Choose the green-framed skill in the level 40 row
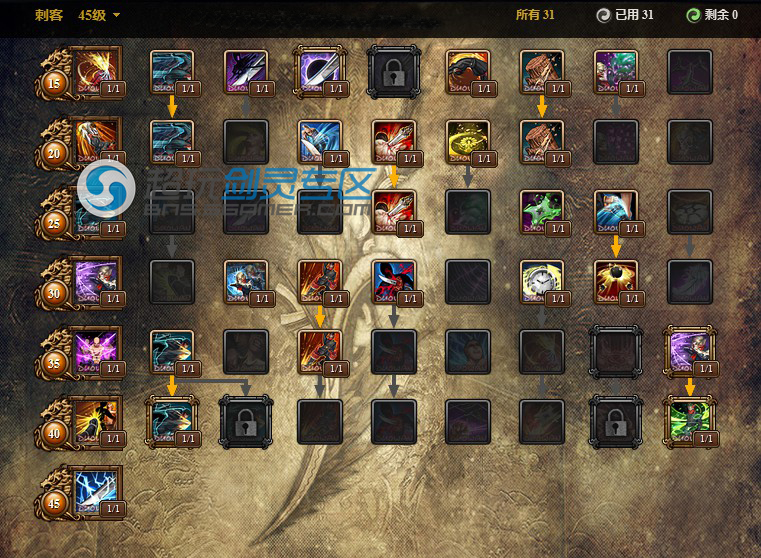 [690, 420]
